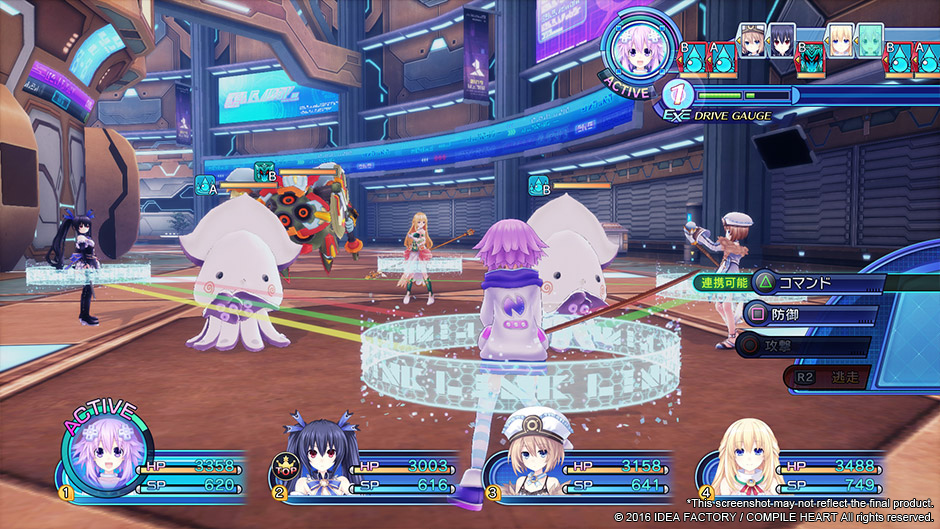940x529 pixels.
Task: Click the hat-wearing Blanc turn order card
Action: 752,39
